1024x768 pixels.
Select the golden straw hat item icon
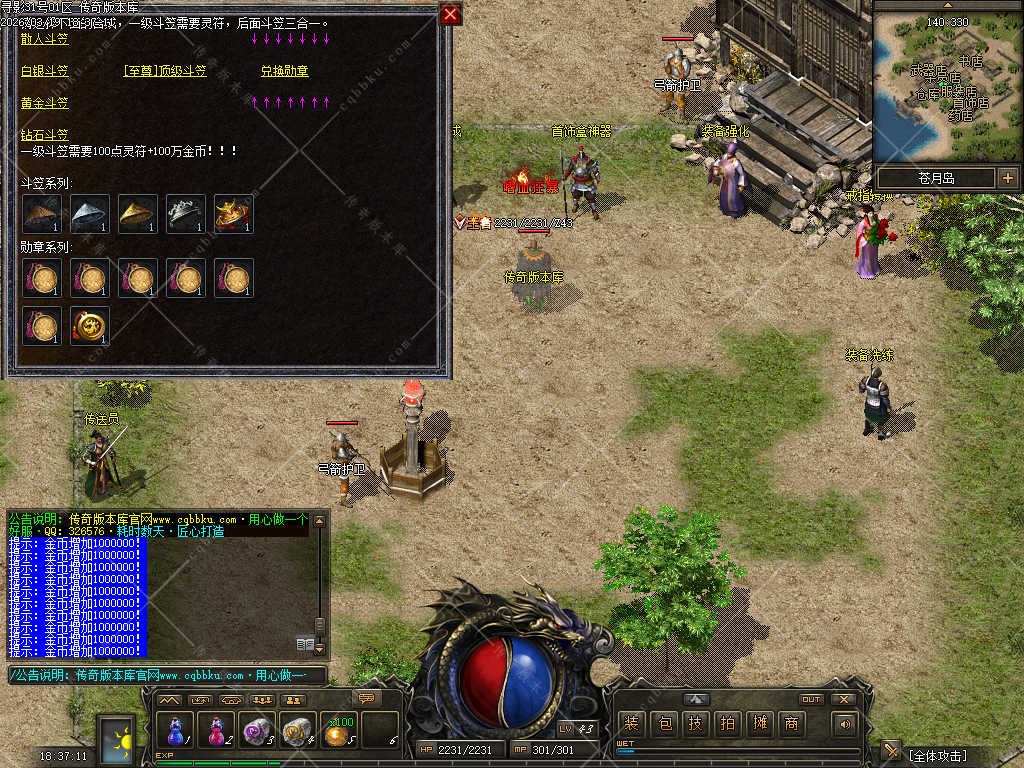(137, 214)
